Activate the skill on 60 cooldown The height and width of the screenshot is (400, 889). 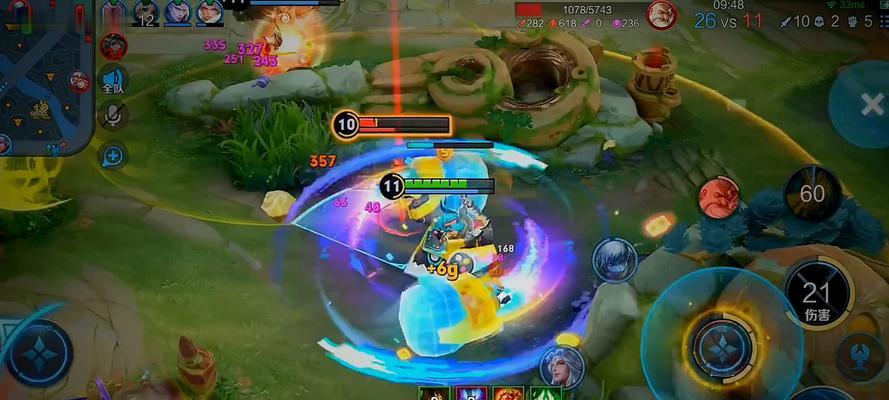tap(812, 193)
